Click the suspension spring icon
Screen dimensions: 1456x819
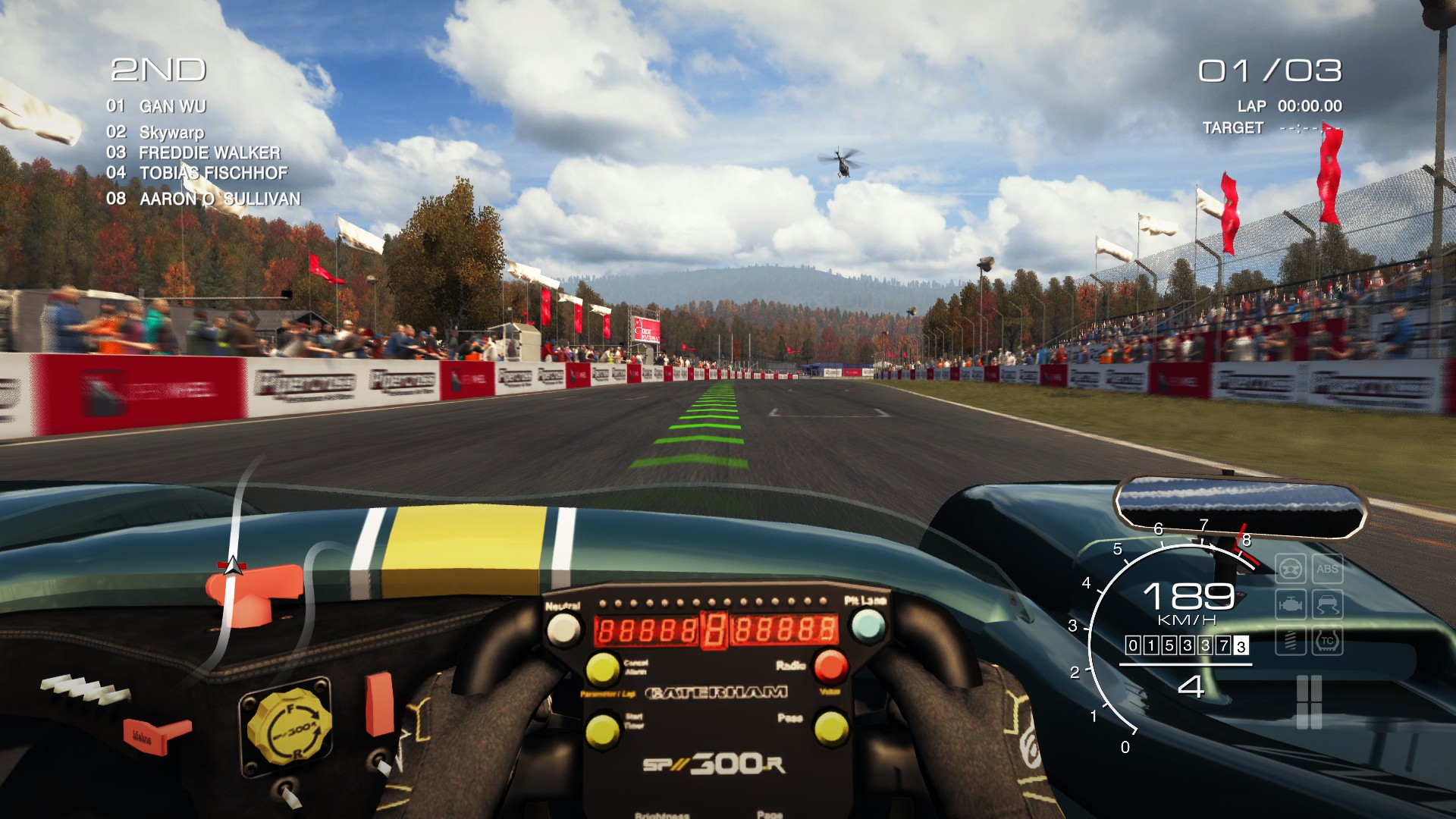[1290, 641]
